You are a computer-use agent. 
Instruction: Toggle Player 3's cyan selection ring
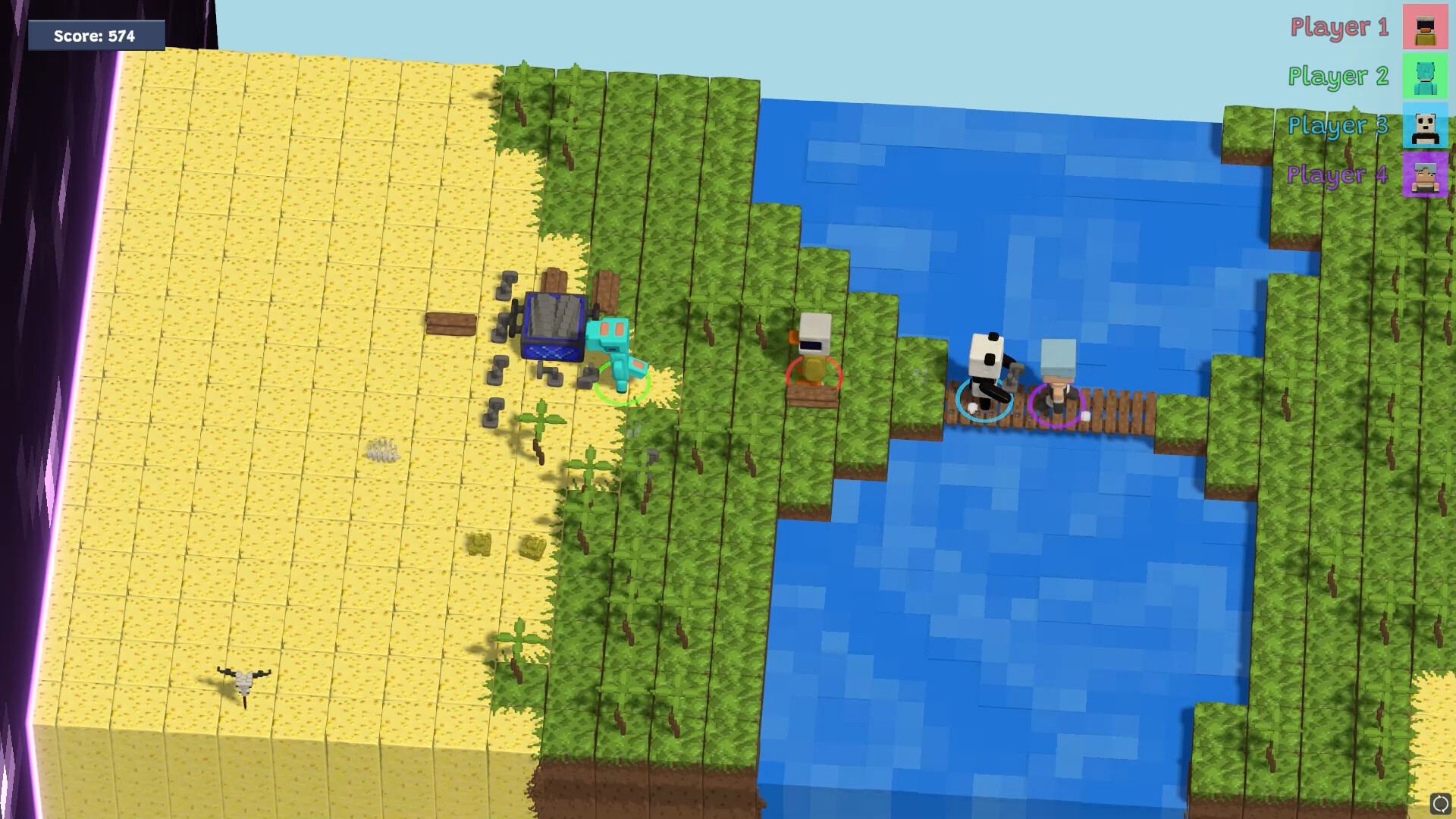[x=984, y=400]
